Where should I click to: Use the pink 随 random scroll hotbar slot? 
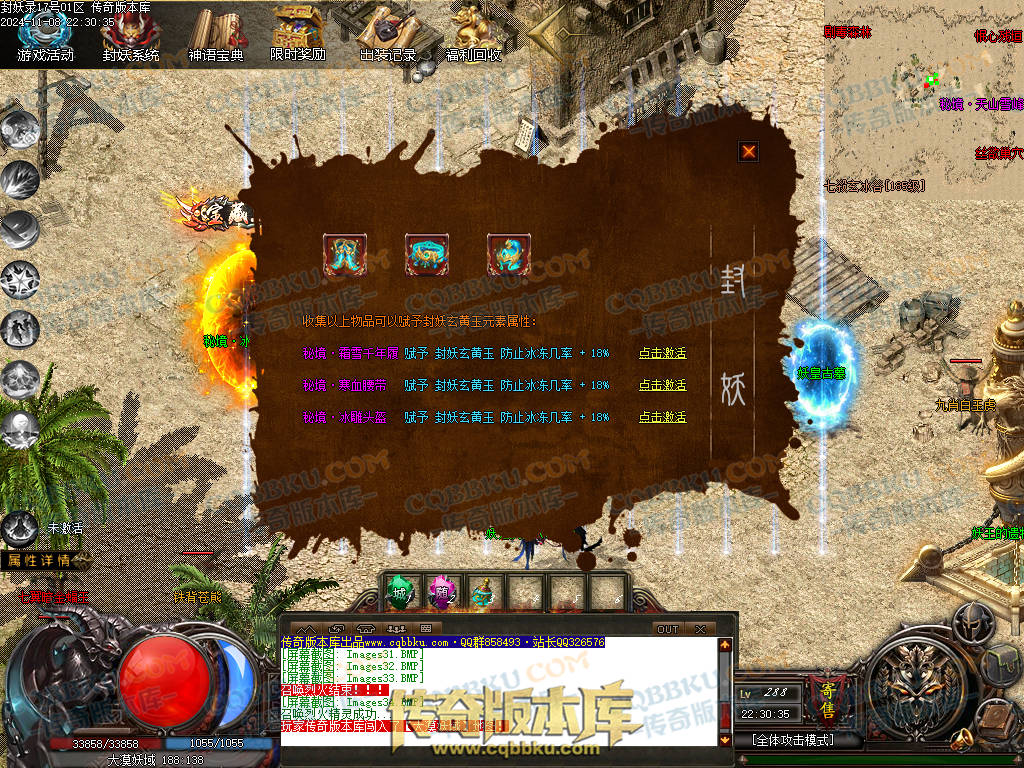point(442,593)
